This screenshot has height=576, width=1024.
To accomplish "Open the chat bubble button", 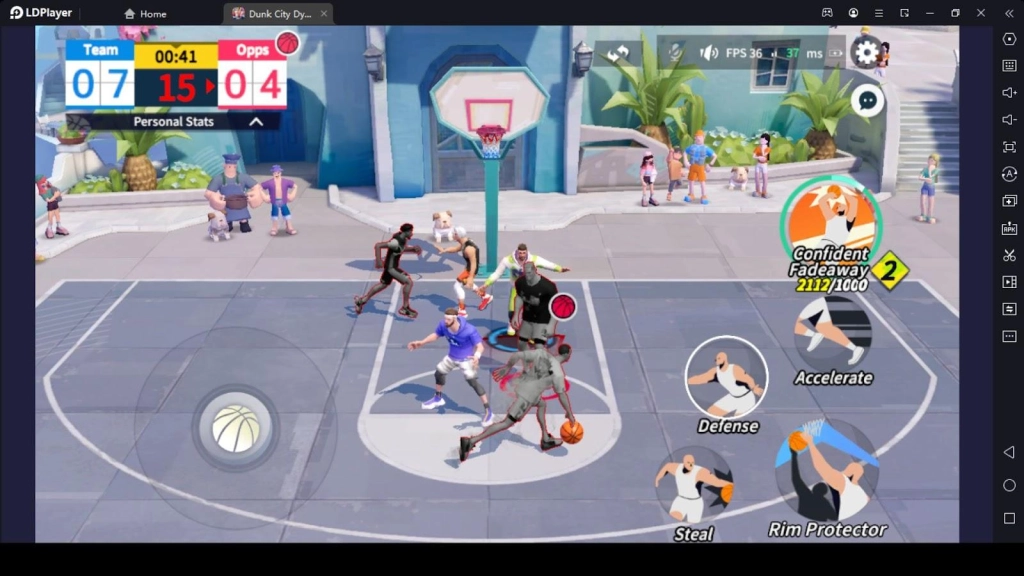I will (x=867, y=100).
